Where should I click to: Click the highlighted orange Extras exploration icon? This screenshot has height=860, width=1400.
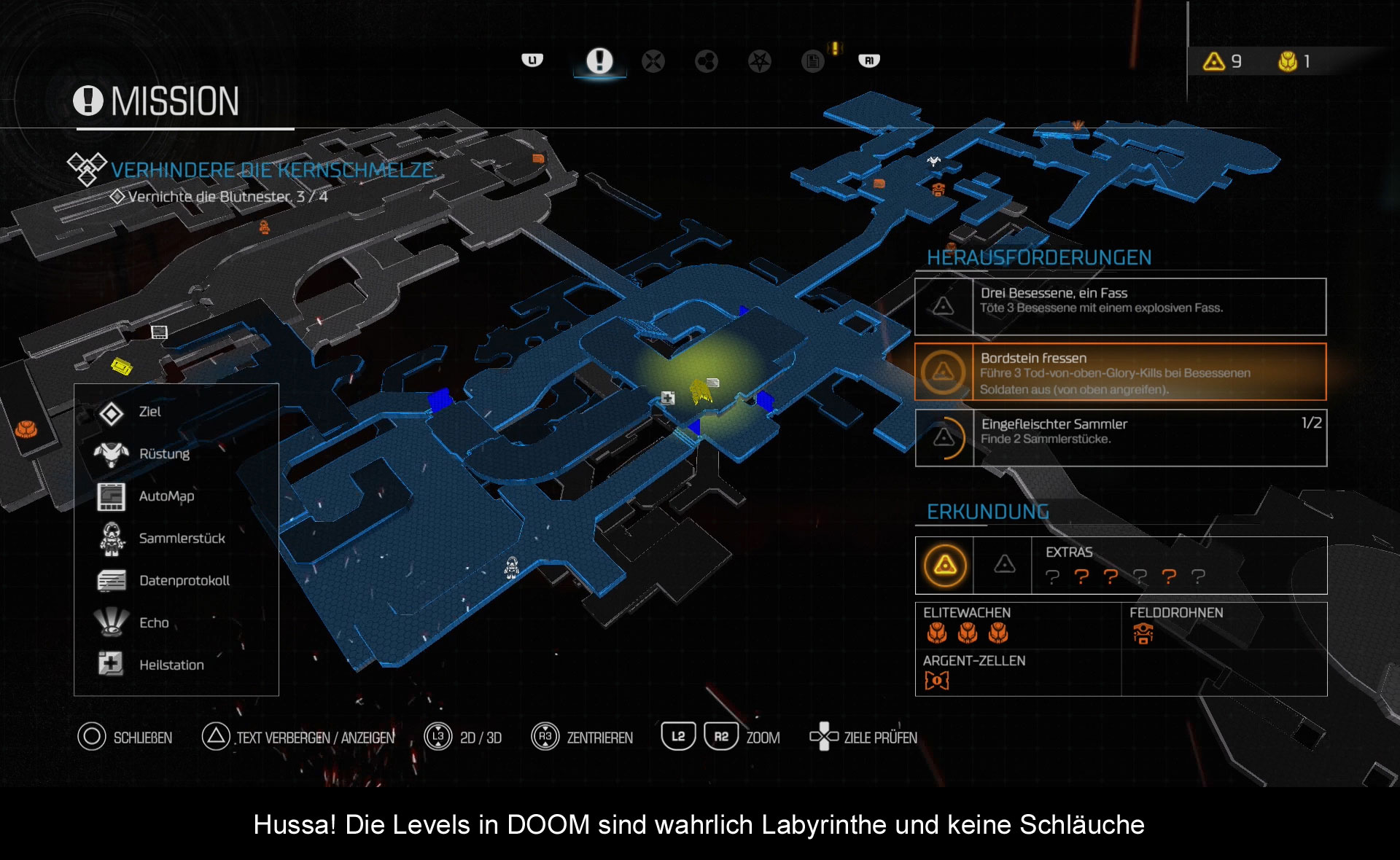pyautogui.click(x=945, y=565)
